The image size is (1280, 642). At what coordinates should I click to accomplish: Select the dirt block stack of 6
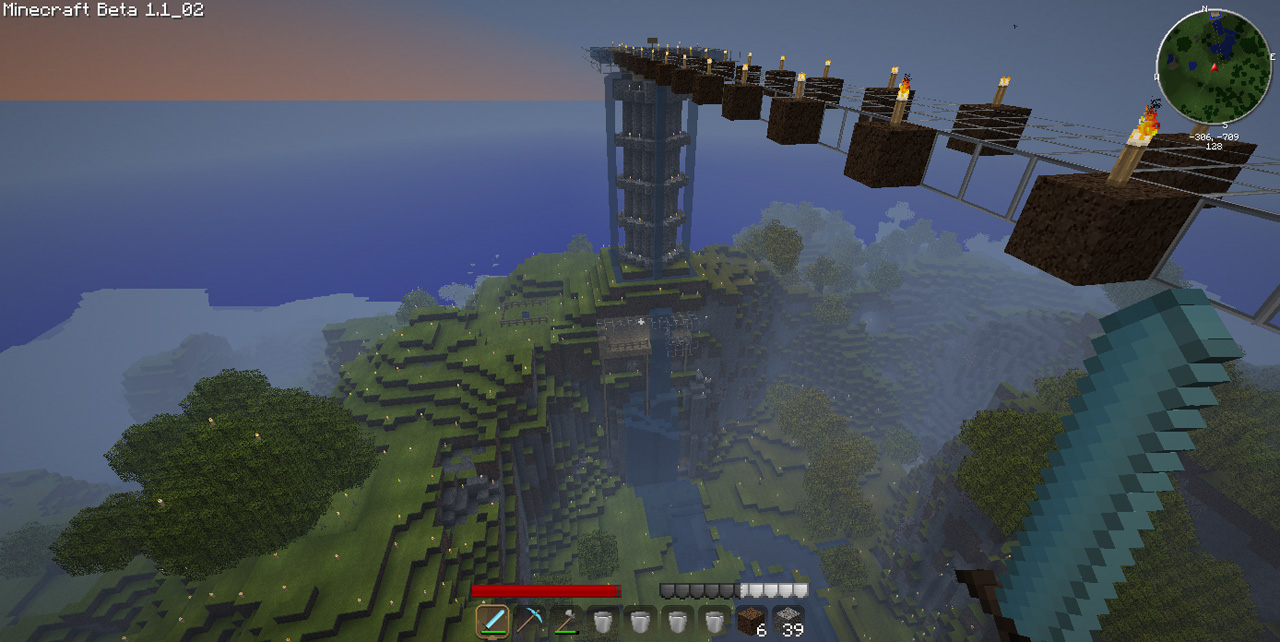coord(750,622)
